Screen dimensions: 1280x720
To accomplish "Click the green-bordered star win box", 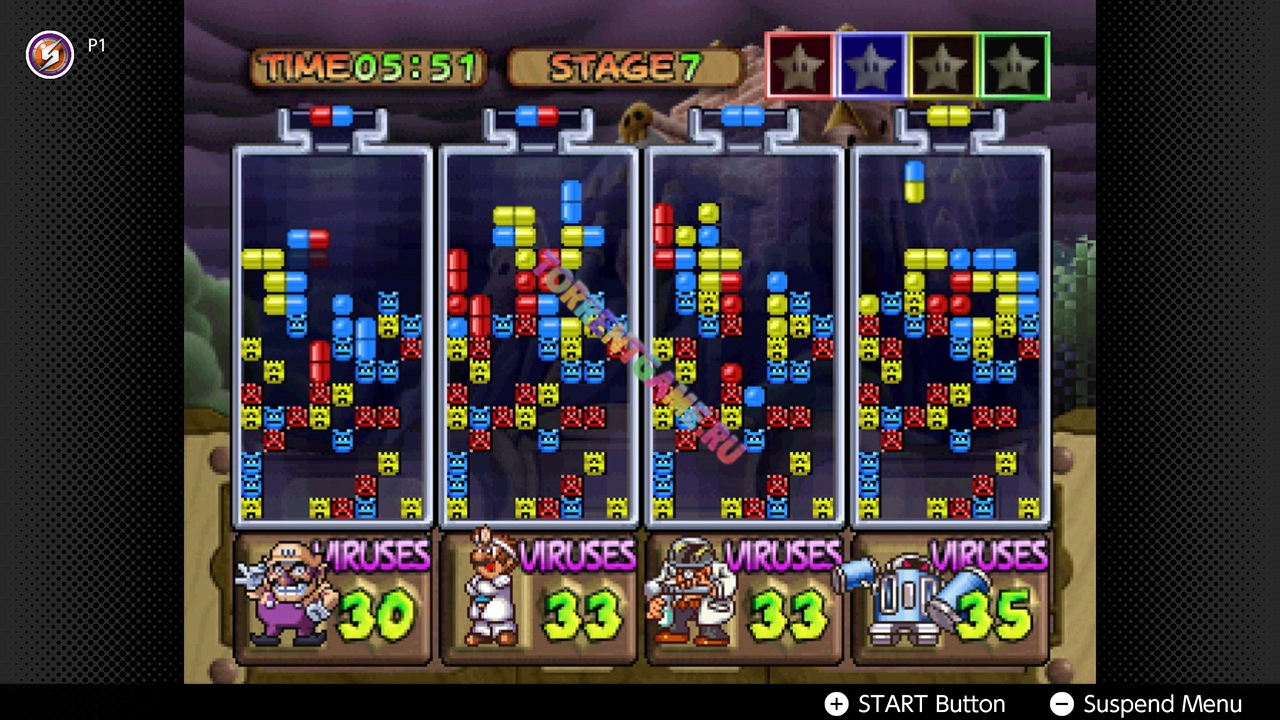I will [x=1015, y=66].
